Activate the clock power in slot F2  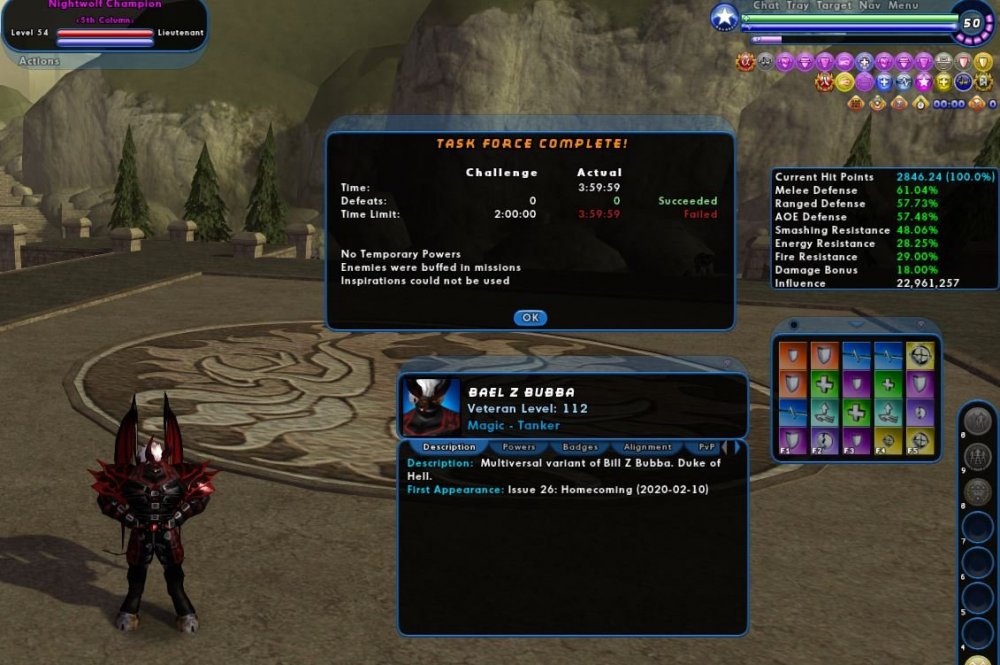pos(823,441)
